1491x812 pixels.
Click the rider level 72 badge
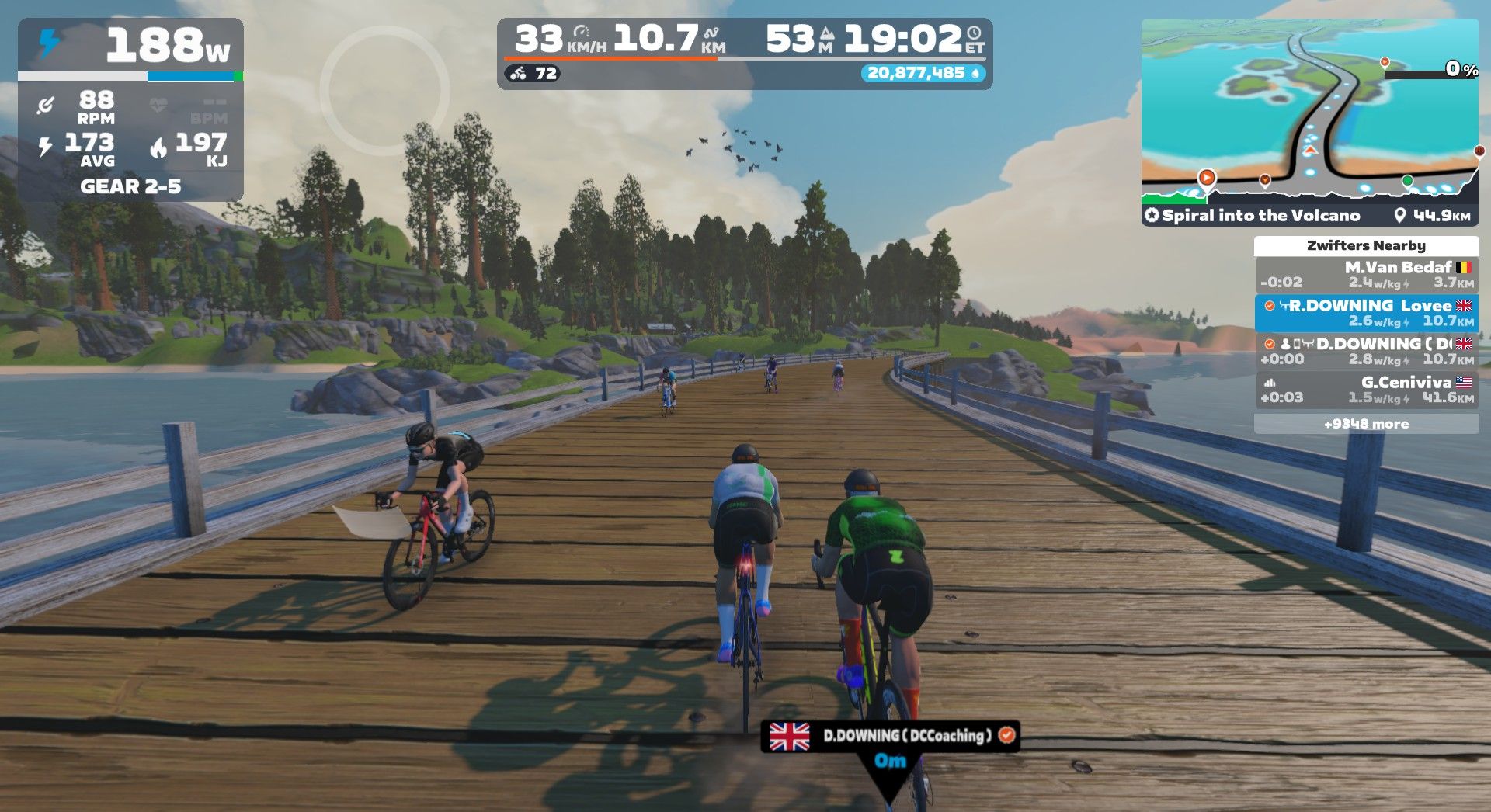pos(533,74)
